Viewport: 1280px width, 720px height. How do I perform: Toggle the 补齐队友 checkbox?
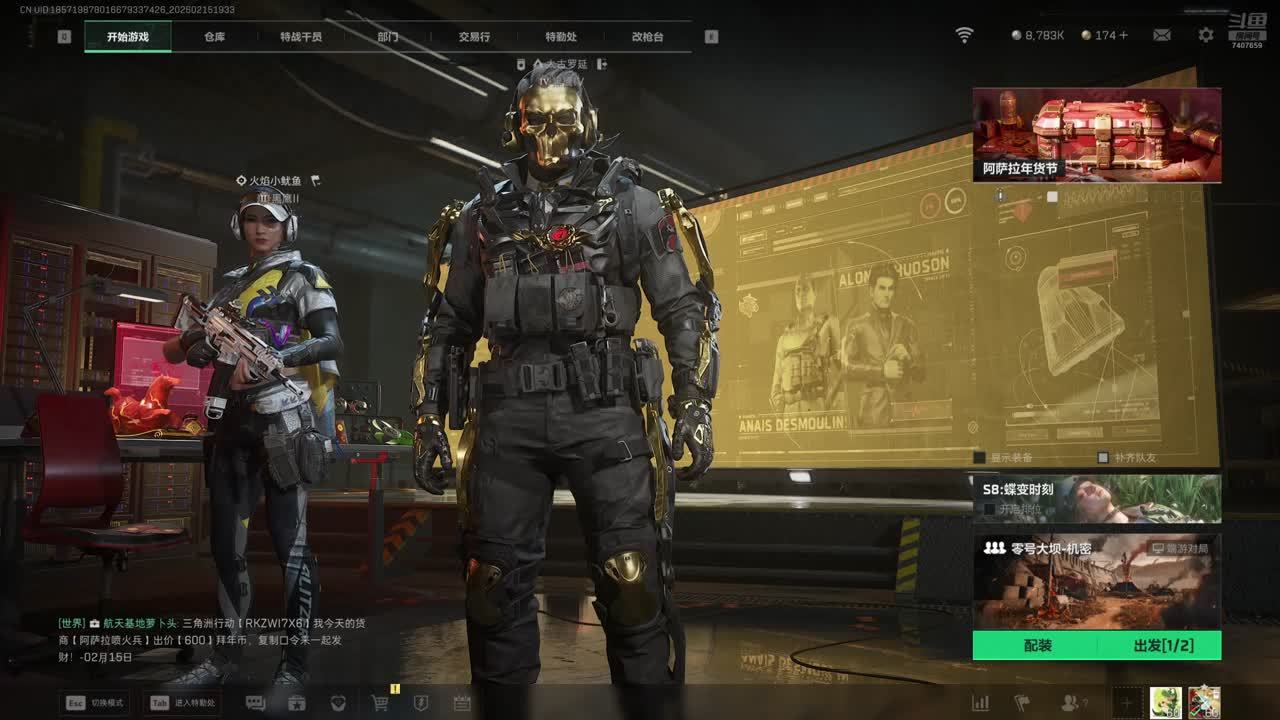[1103, 458]
